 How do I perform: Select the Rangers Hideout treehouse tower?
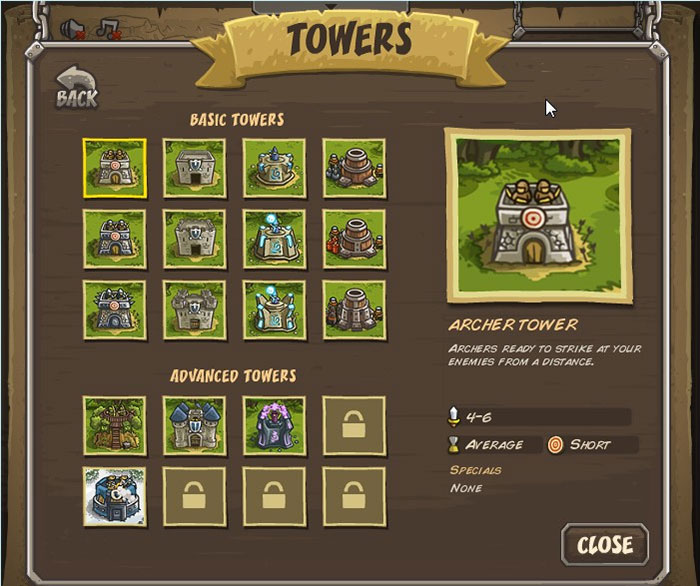coord(114,425)
